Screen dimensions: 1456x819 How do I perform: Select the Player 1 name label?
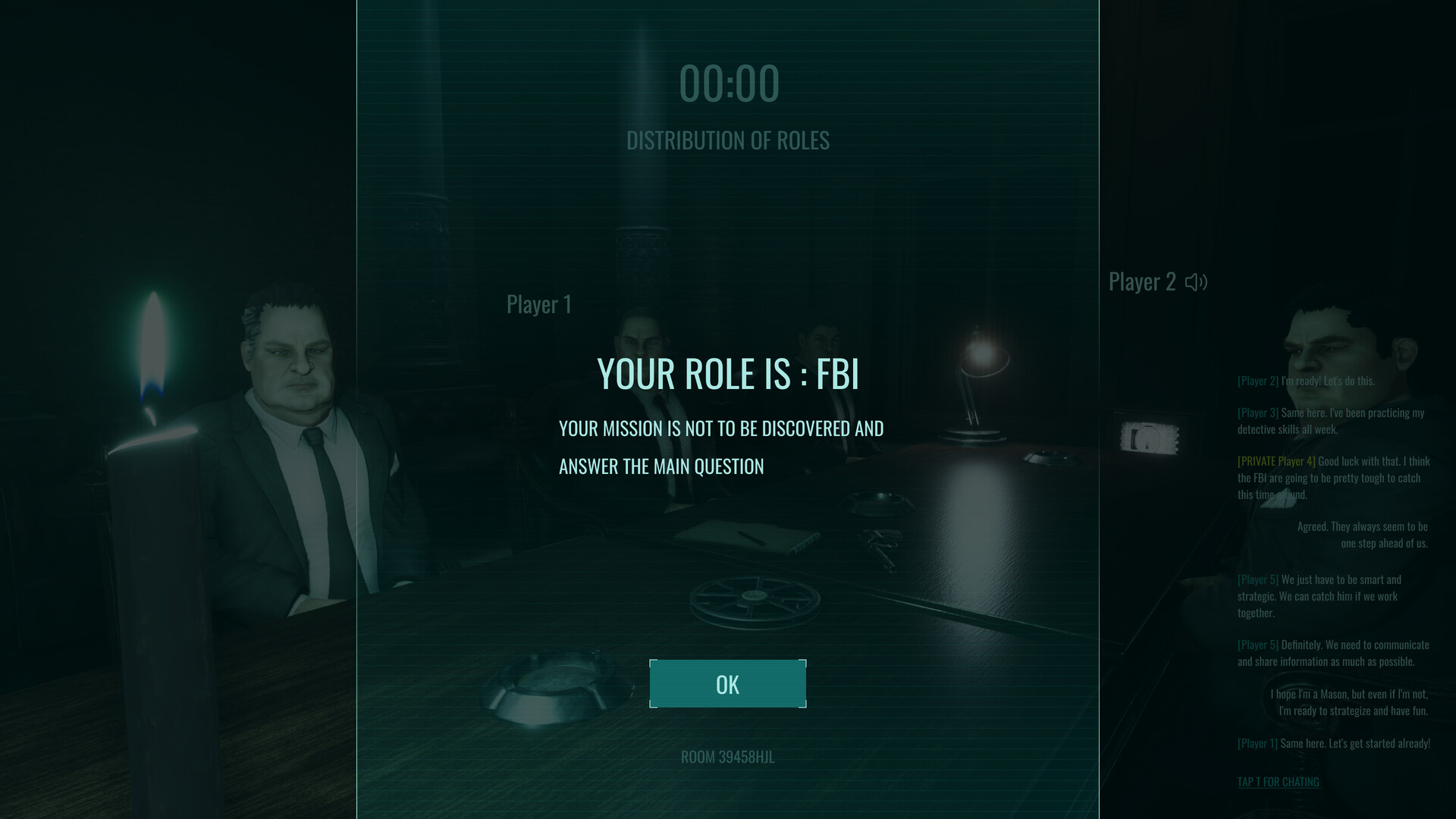(539, 304)
